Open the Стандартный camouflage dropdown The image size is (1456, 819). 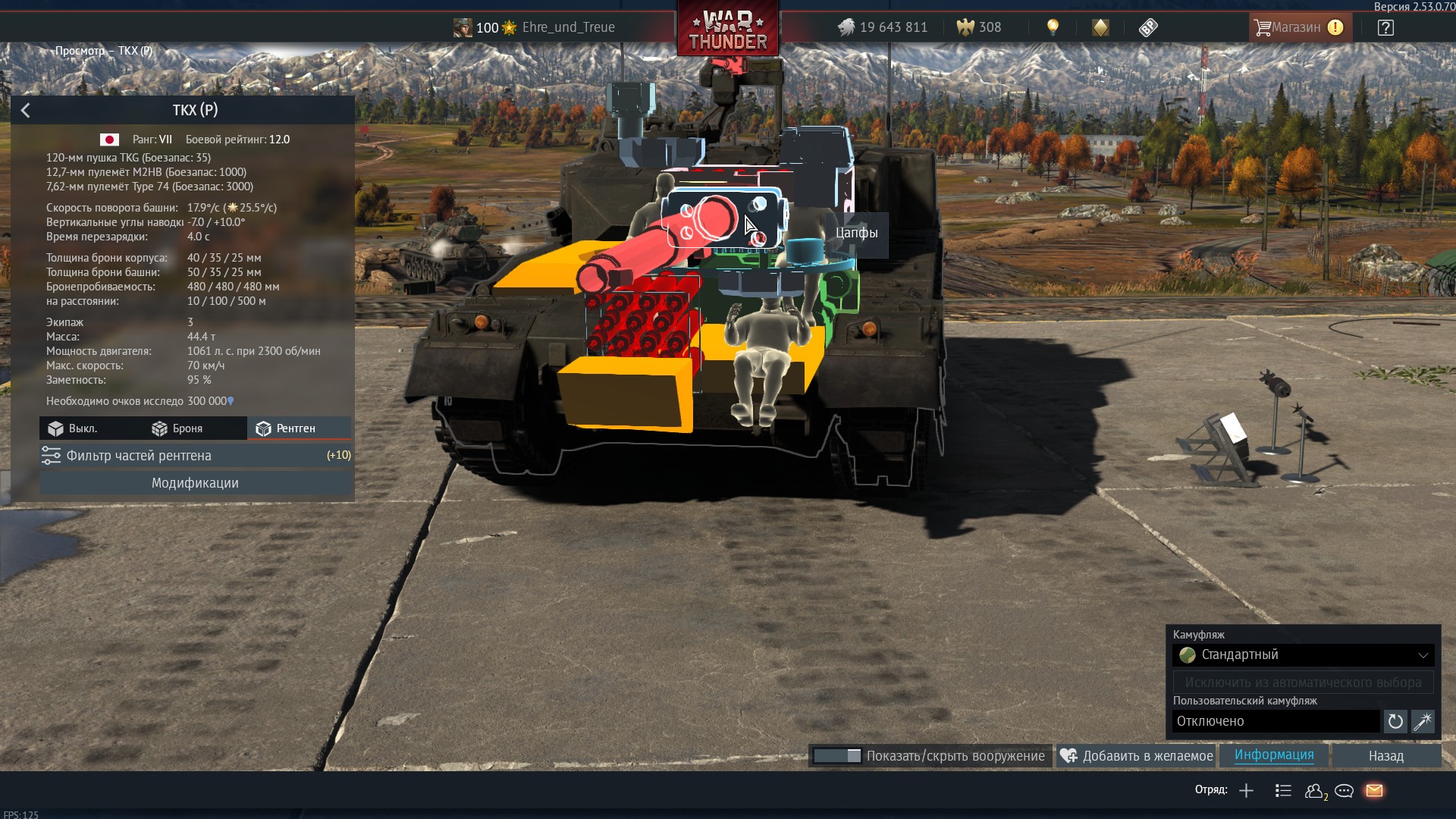tap(1303, 654)
